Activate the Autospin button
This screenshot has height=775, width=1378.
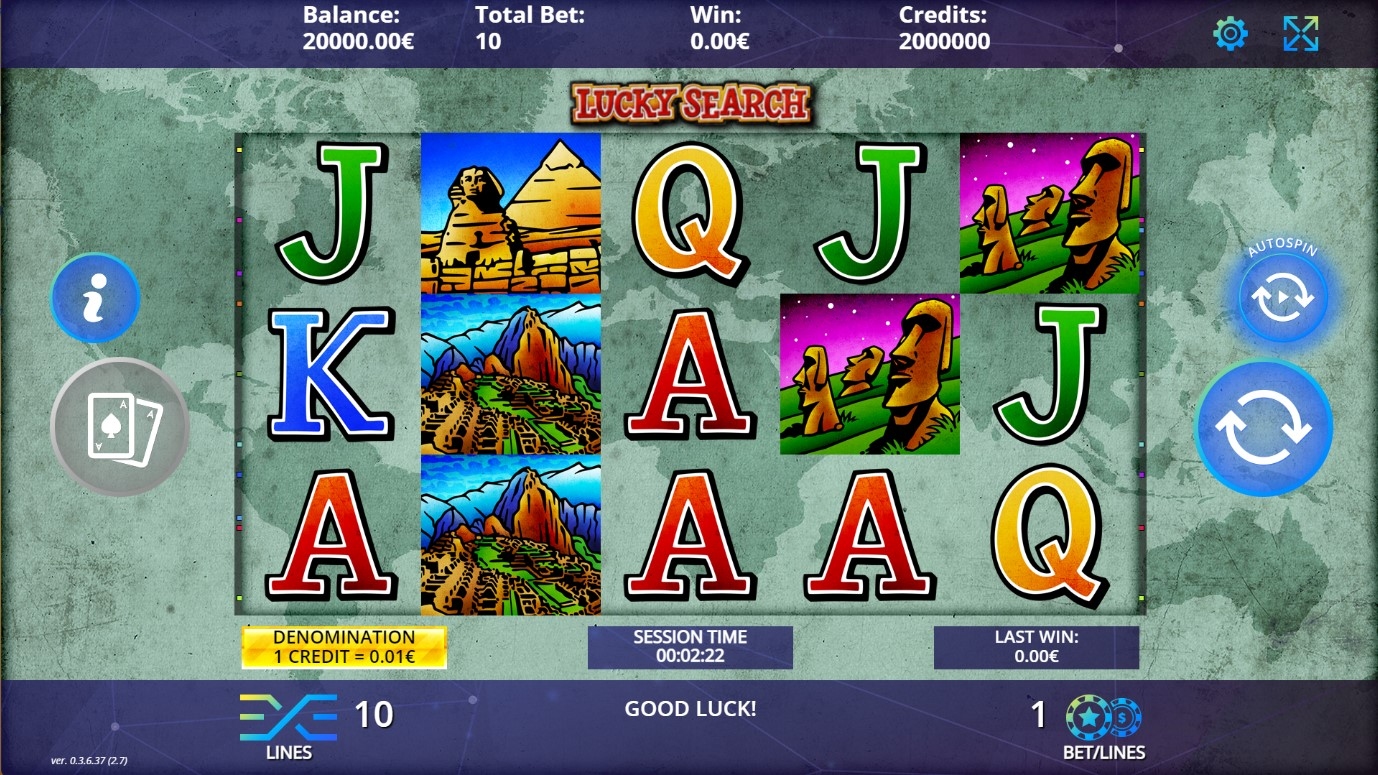click(1283, 299)
